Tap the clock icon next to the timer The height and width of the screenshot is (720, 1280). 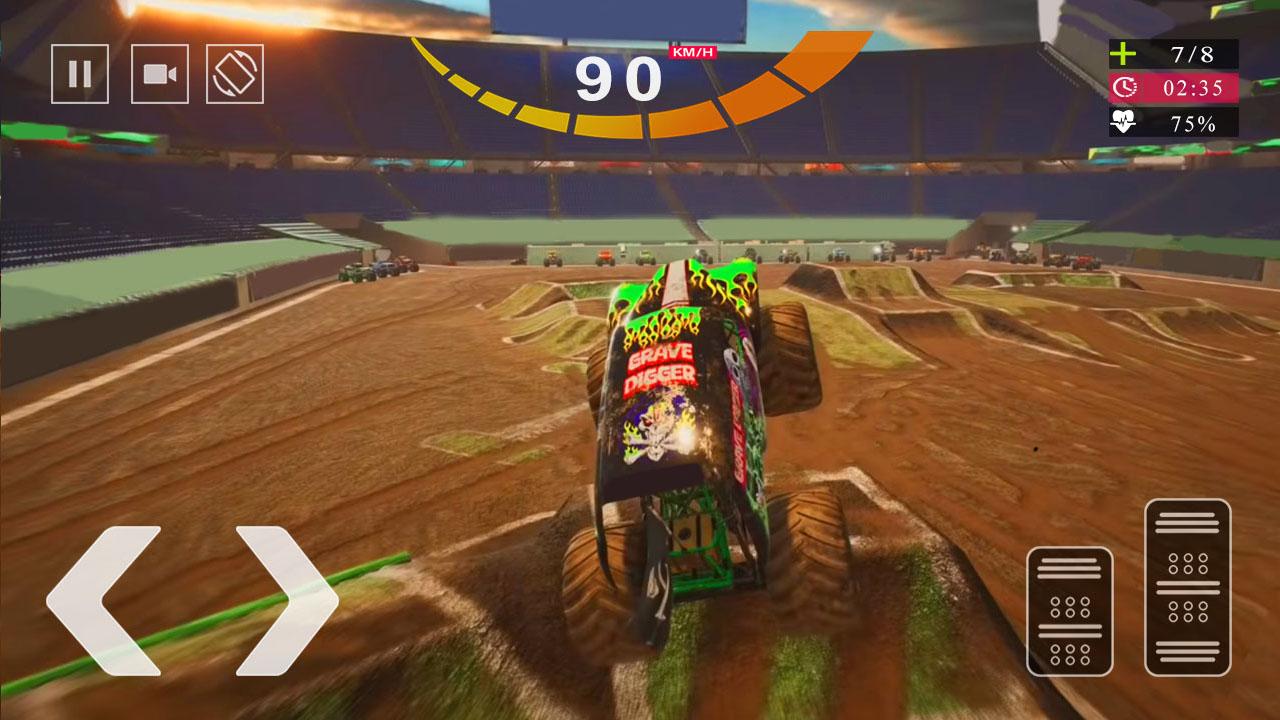pos(1127,86)
